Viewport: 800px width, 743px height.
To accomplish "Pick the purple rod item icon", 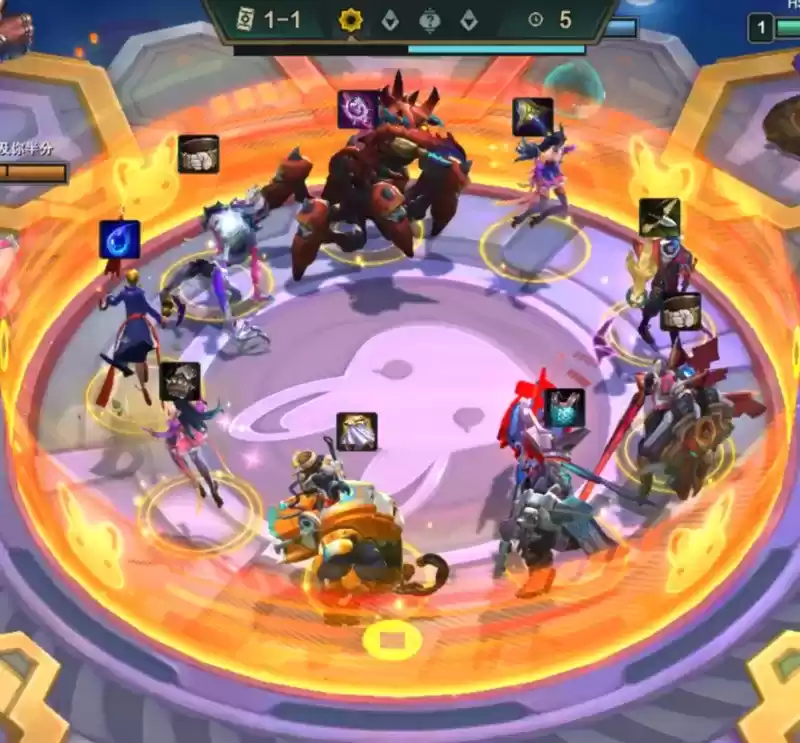I will click(357, 110).
